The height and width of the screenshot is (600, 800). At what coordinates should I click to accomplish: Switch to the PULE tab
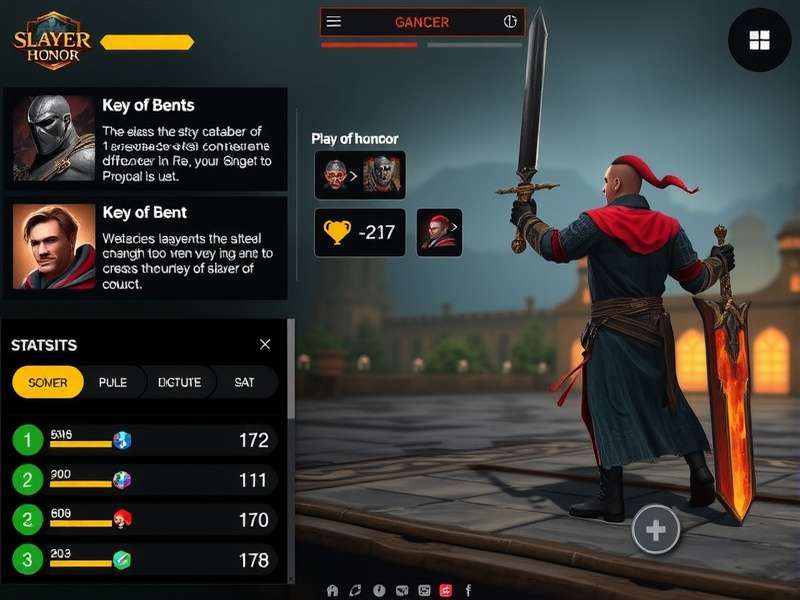pyautogui.click(x=113, y=382)
